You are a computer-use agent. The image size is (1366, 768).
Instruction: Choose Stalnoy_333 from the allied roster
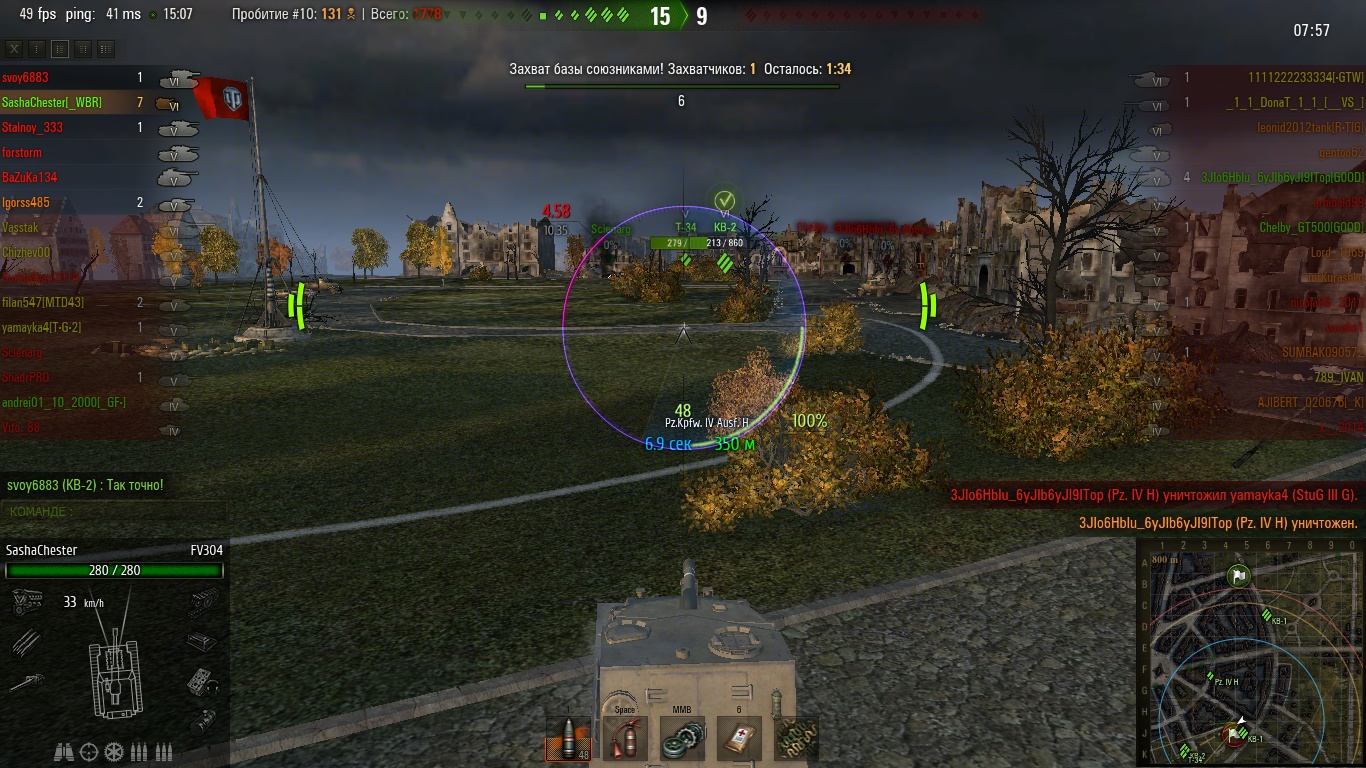coord(33,127)
